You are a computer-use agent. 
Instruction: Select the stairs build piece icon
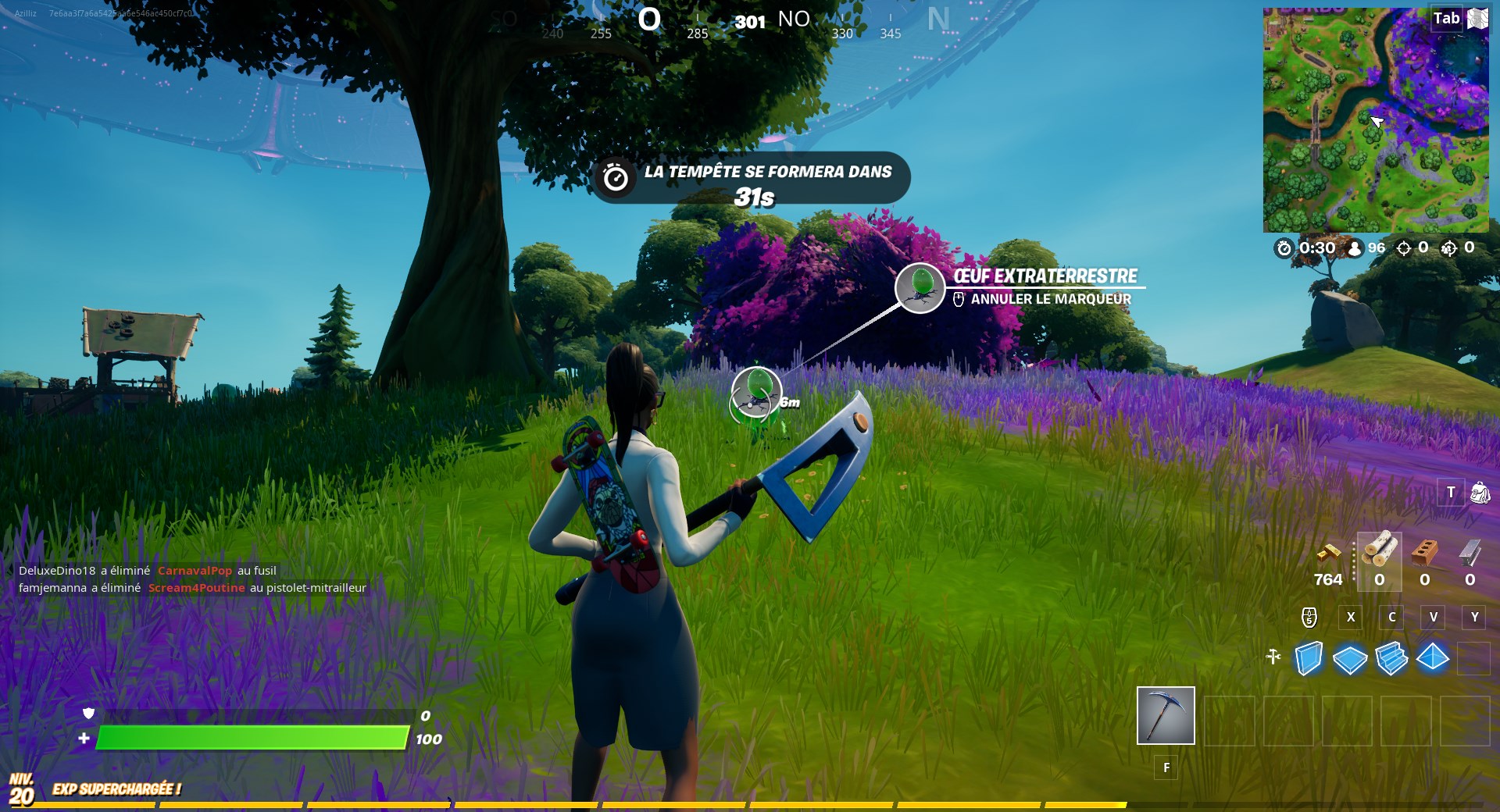pos(1392,660)
